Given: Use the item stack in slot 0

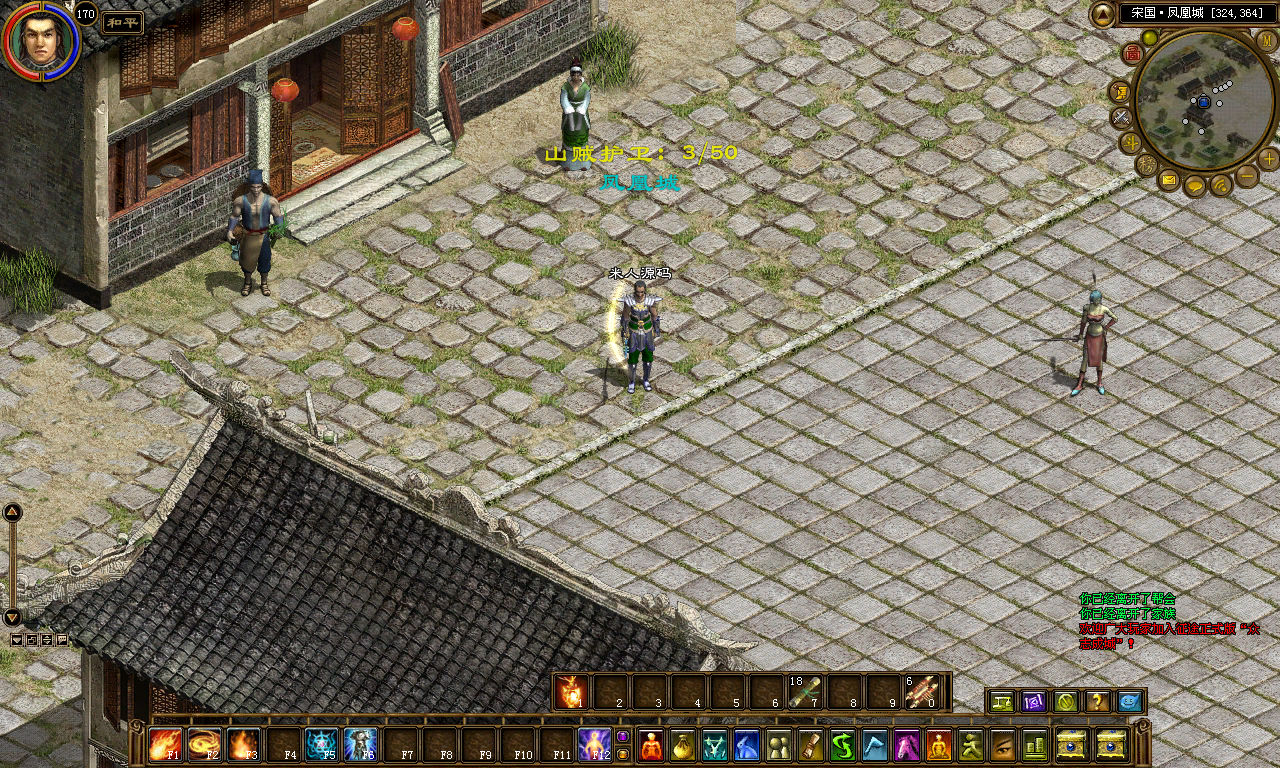Looking at the screenshot, I should tap(921, 691).
